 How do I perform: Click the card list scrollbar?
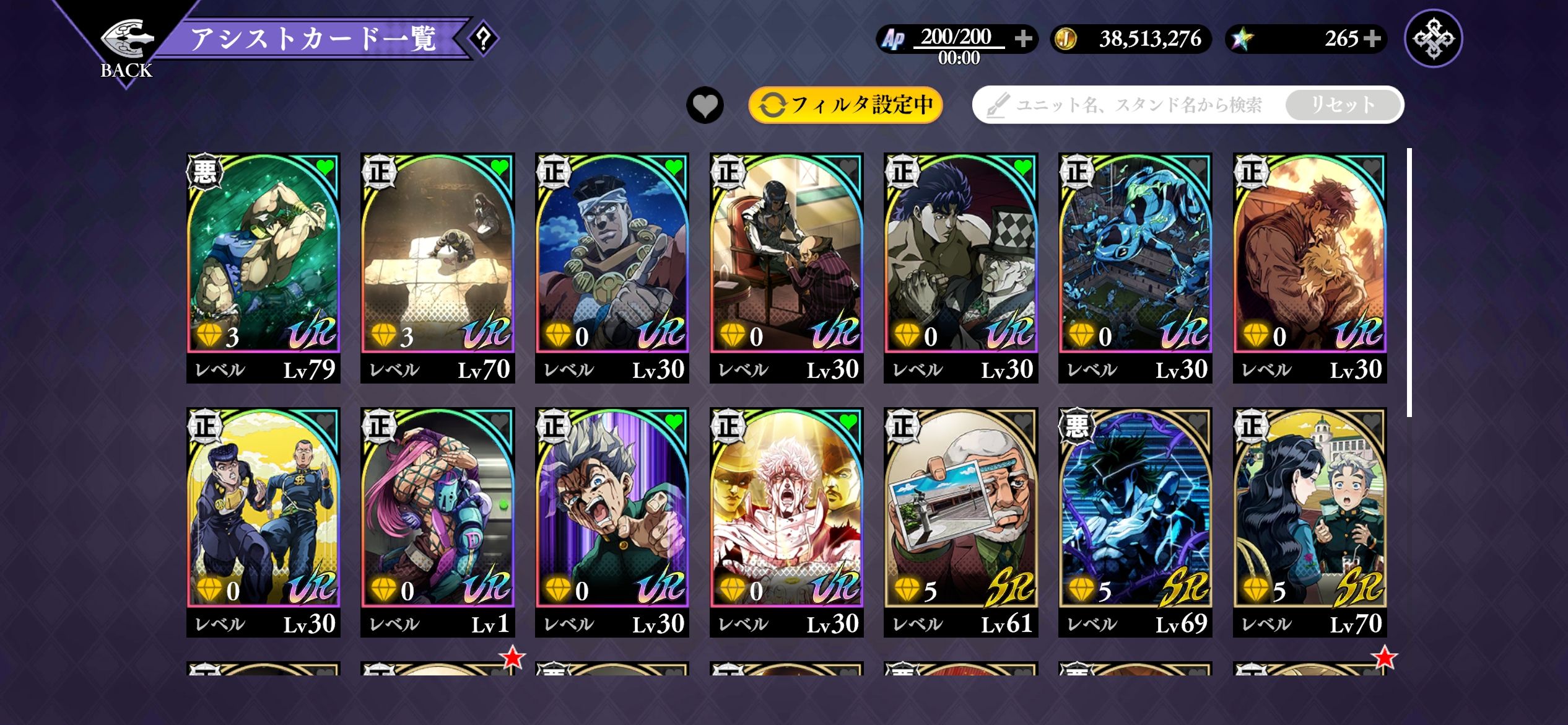click(x=1409, y=282)
